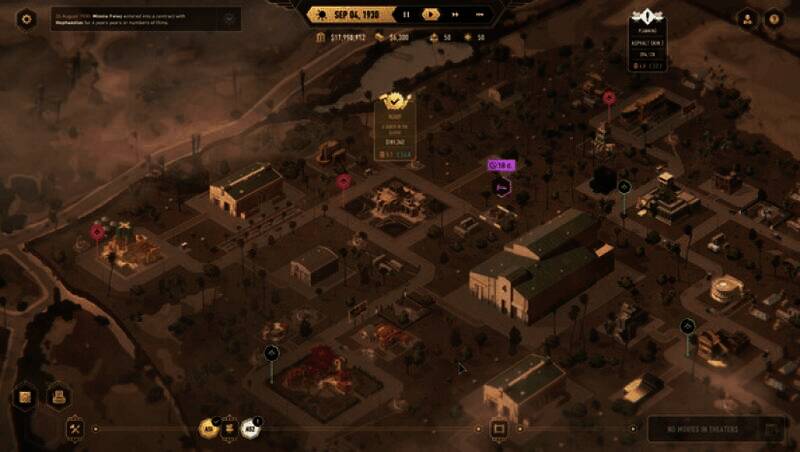This screenshot has height=452, width=800.
Task: Activate fast-forward speed
Action: point(455,14)
